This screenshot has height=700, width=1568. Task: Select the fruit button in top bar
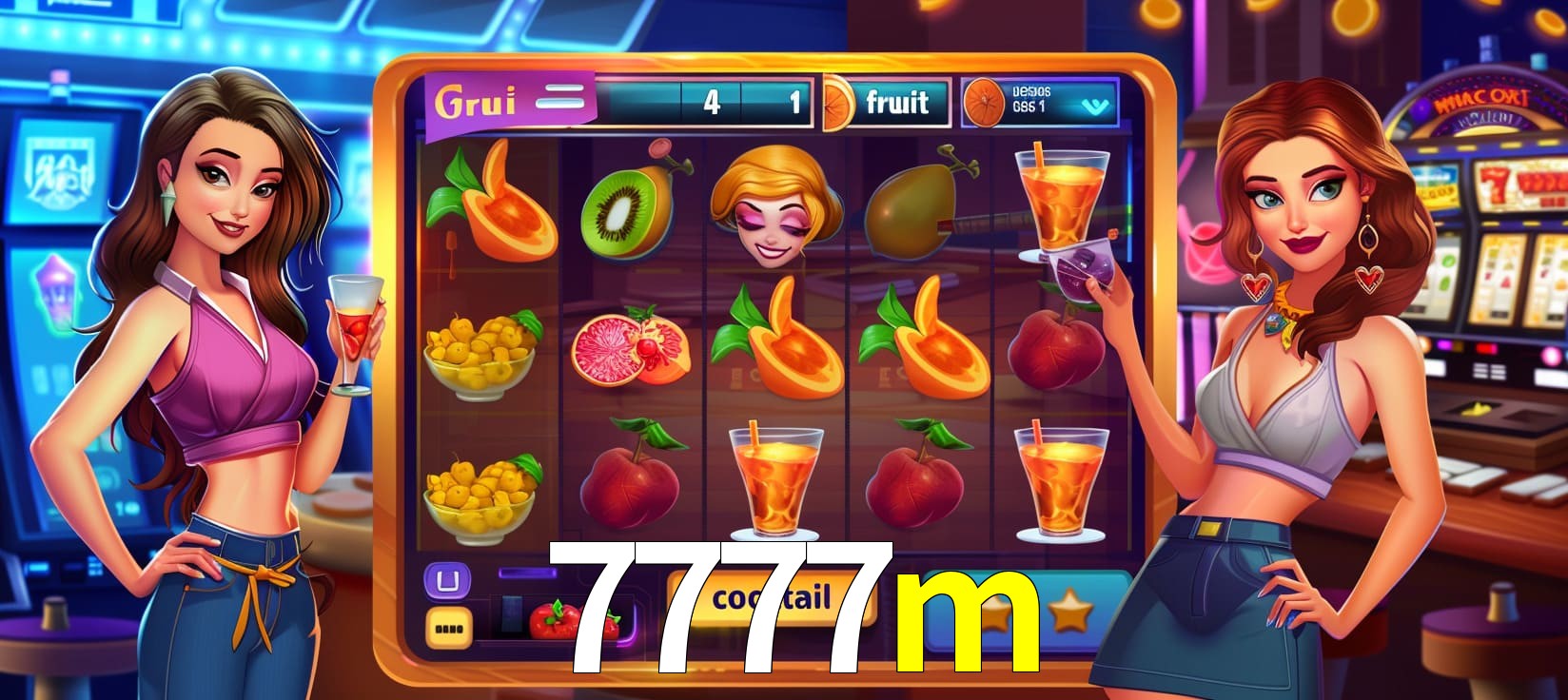point(895,102)
